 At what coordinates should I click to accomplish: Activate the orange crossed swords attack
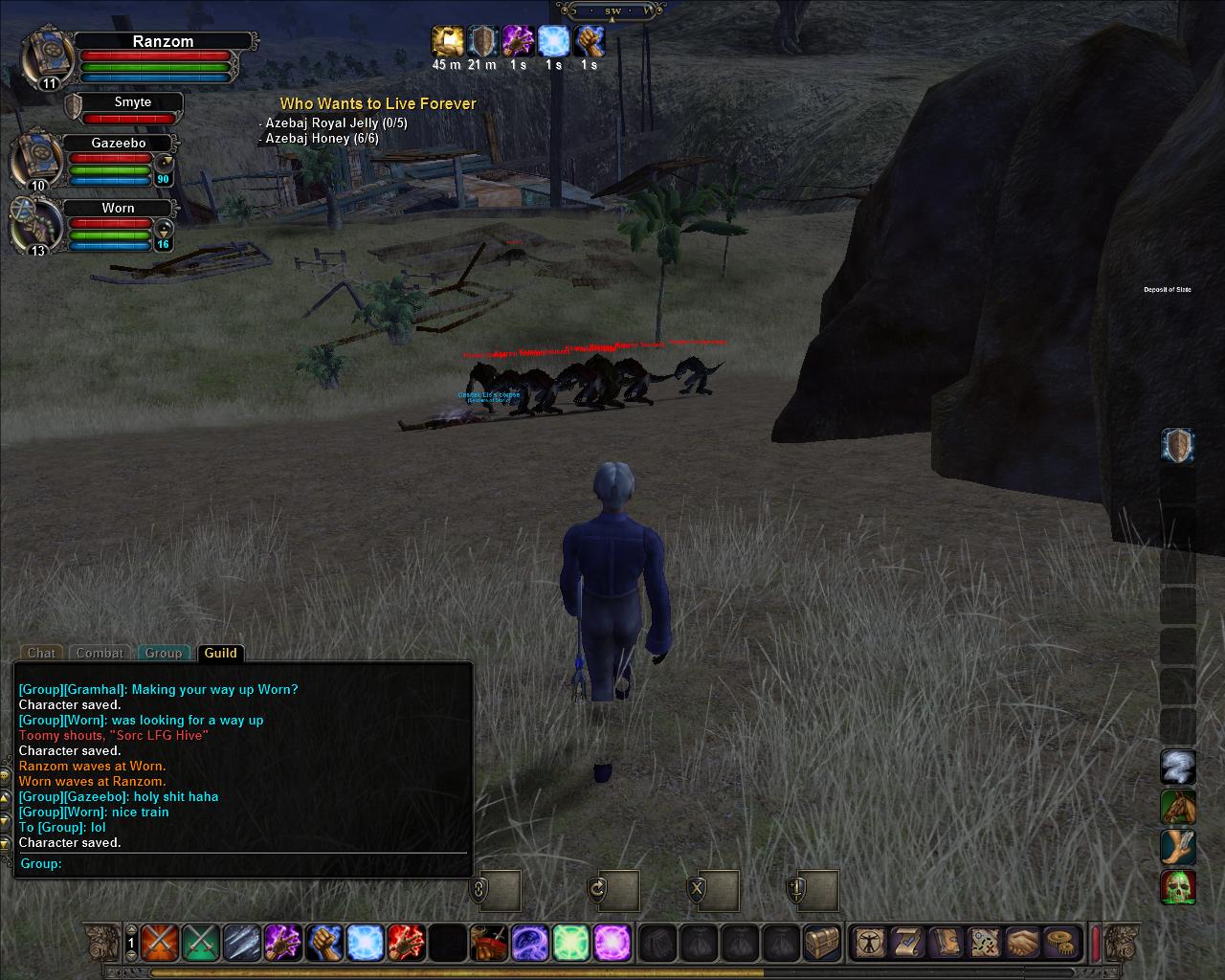[159, 943]
